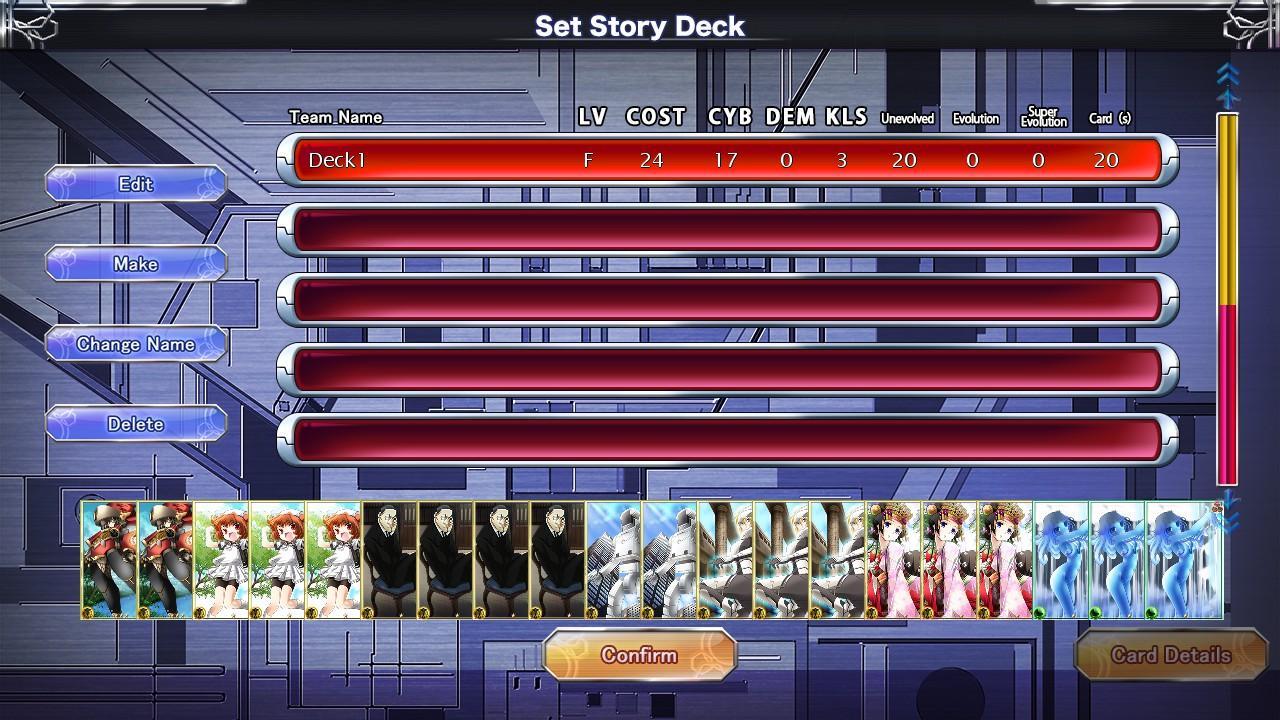This screenshot has width=1280, height=720.
Task: Select the Change Name button
Action: click(136, 344)
